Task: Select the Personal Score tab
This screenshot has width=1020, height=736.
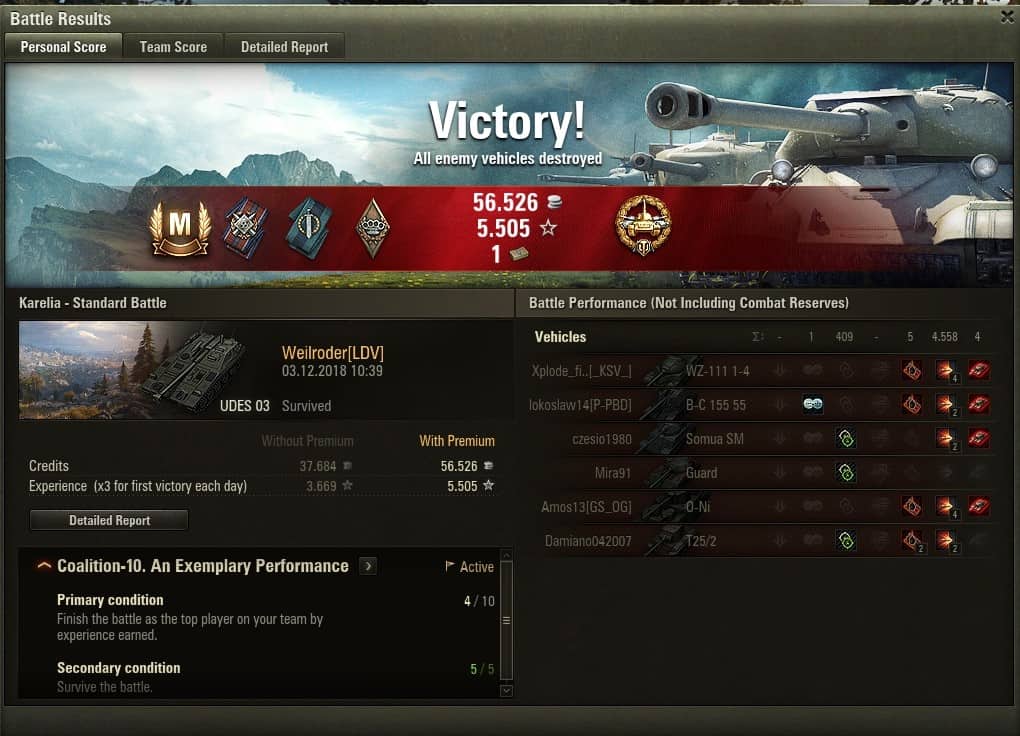Action: point(63,47)
